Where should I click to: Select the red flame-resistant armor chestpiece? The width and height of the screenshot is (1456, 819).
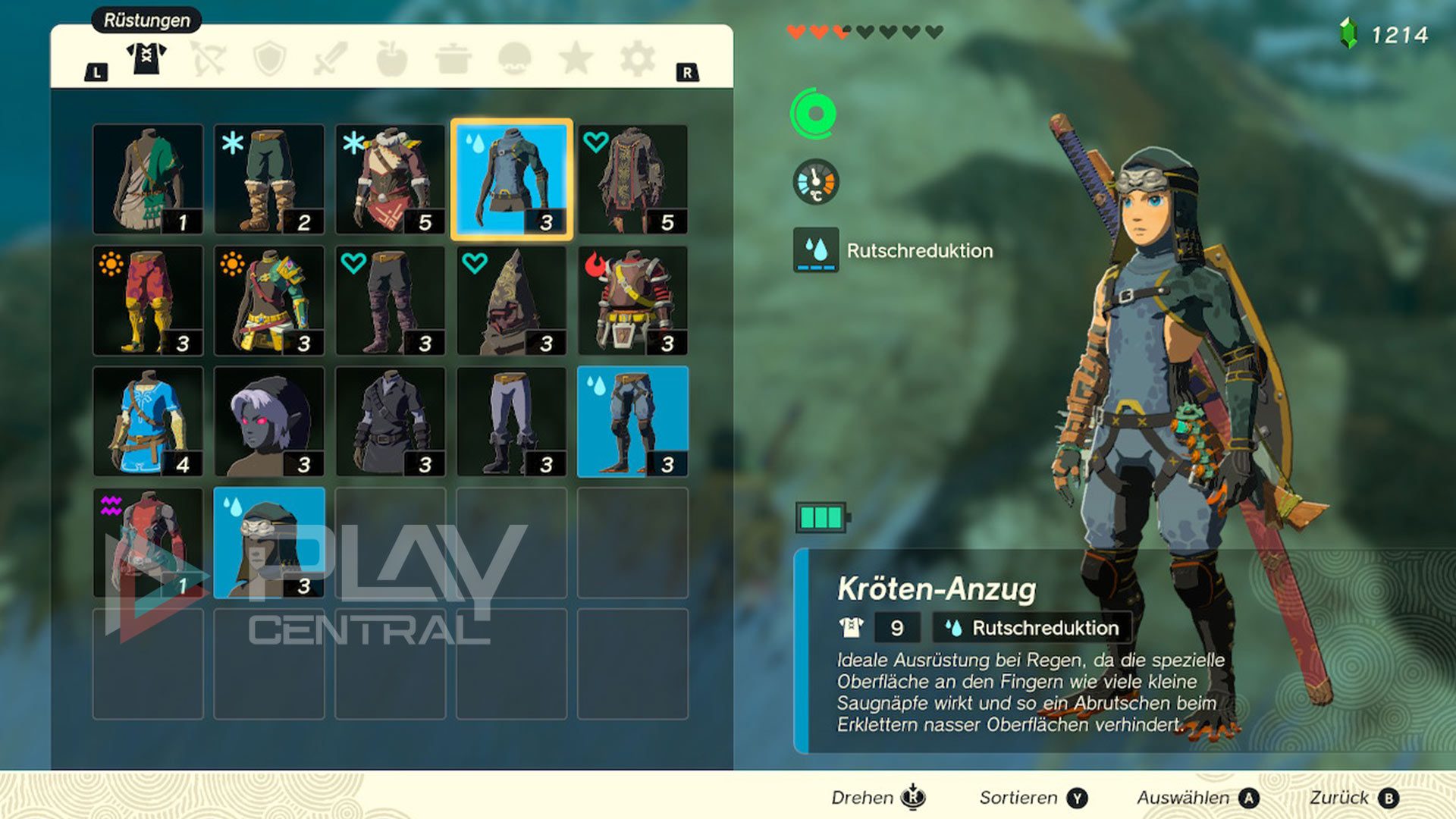coord(632,301)
